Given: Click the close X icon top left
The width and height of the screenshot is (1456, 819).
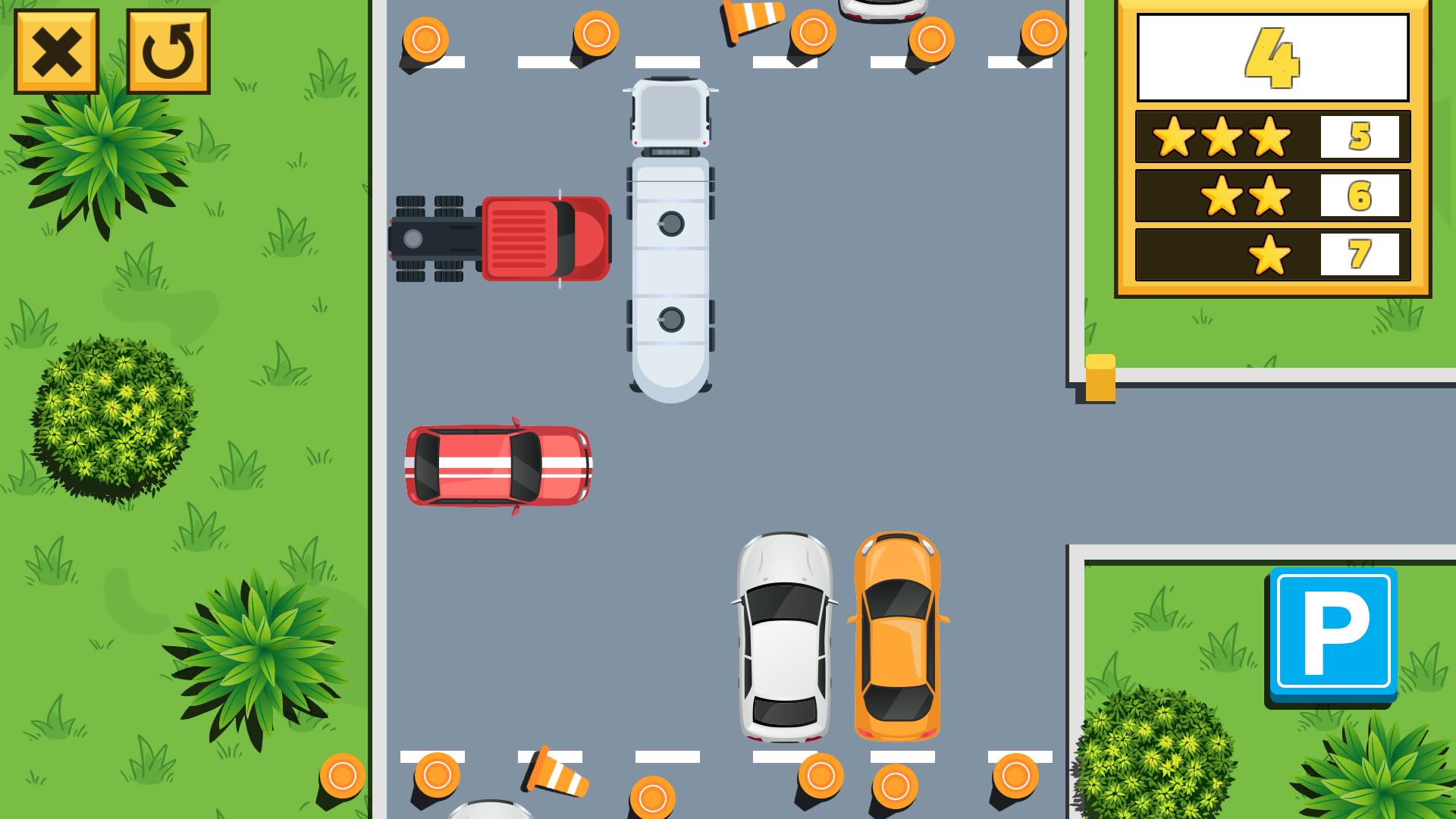Looking at the screenshot, I should click(57, 53).
